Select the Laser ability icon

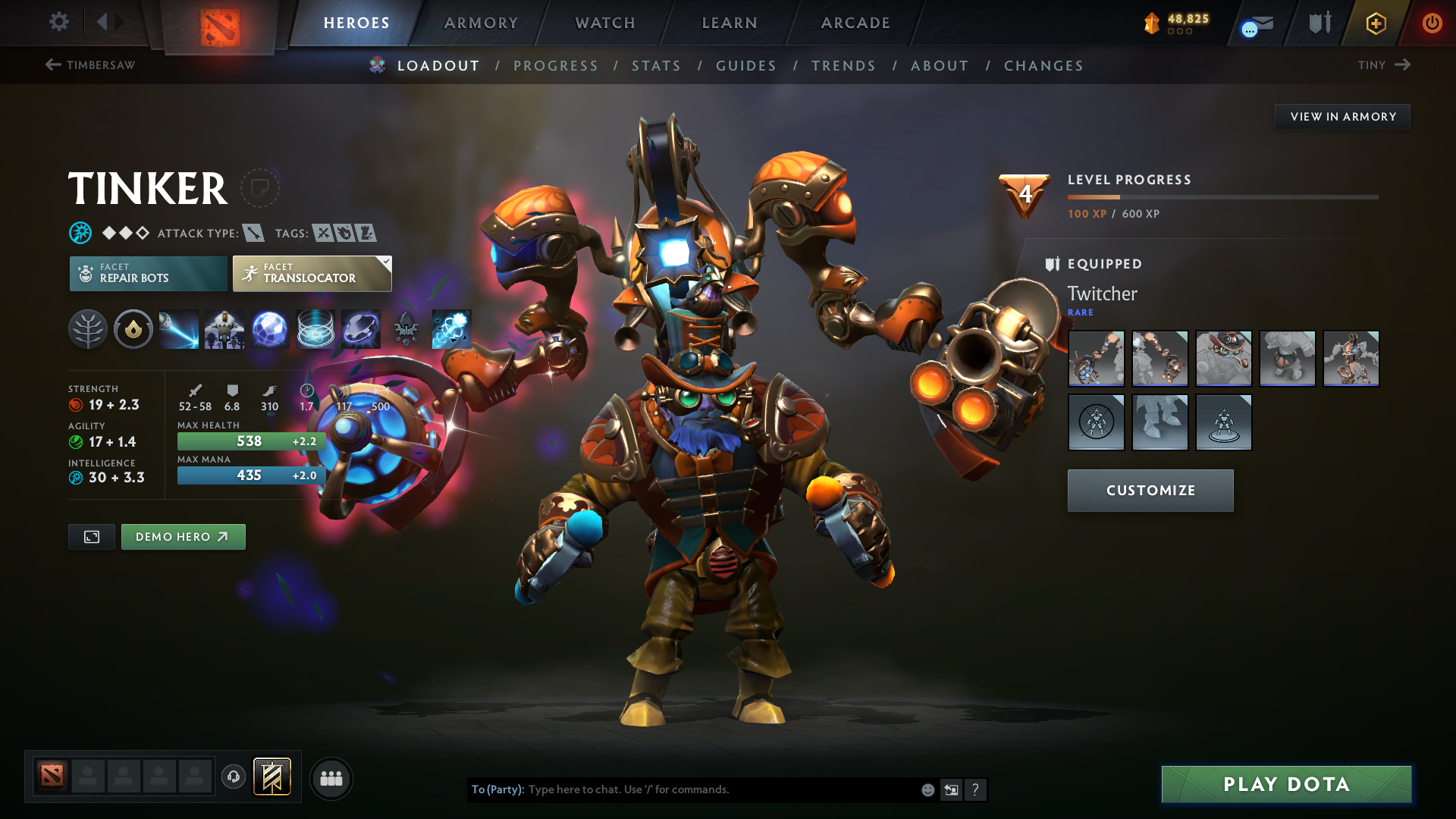tap(179, 329)
